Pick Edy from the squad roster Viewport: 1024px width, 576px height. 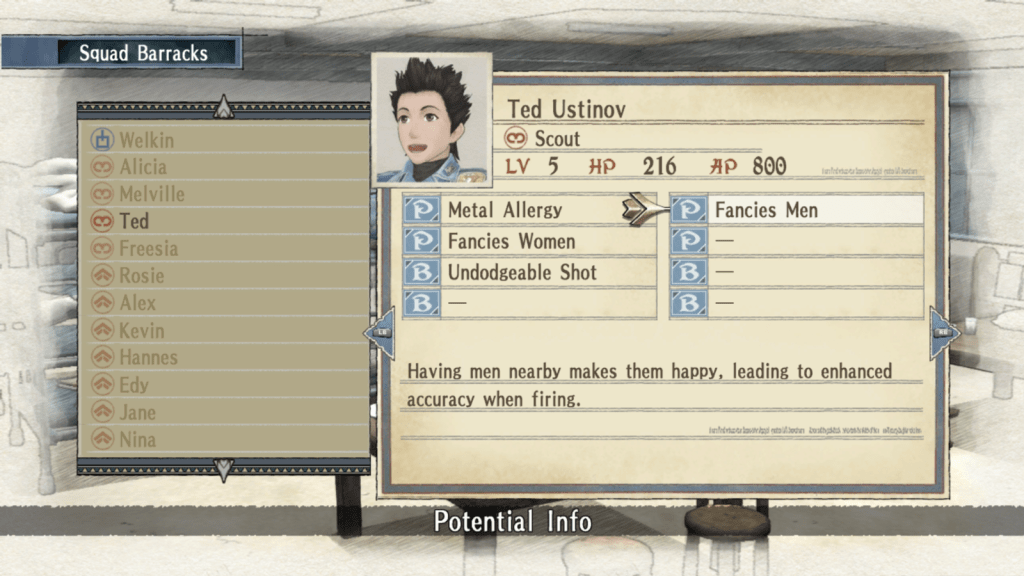133,385
